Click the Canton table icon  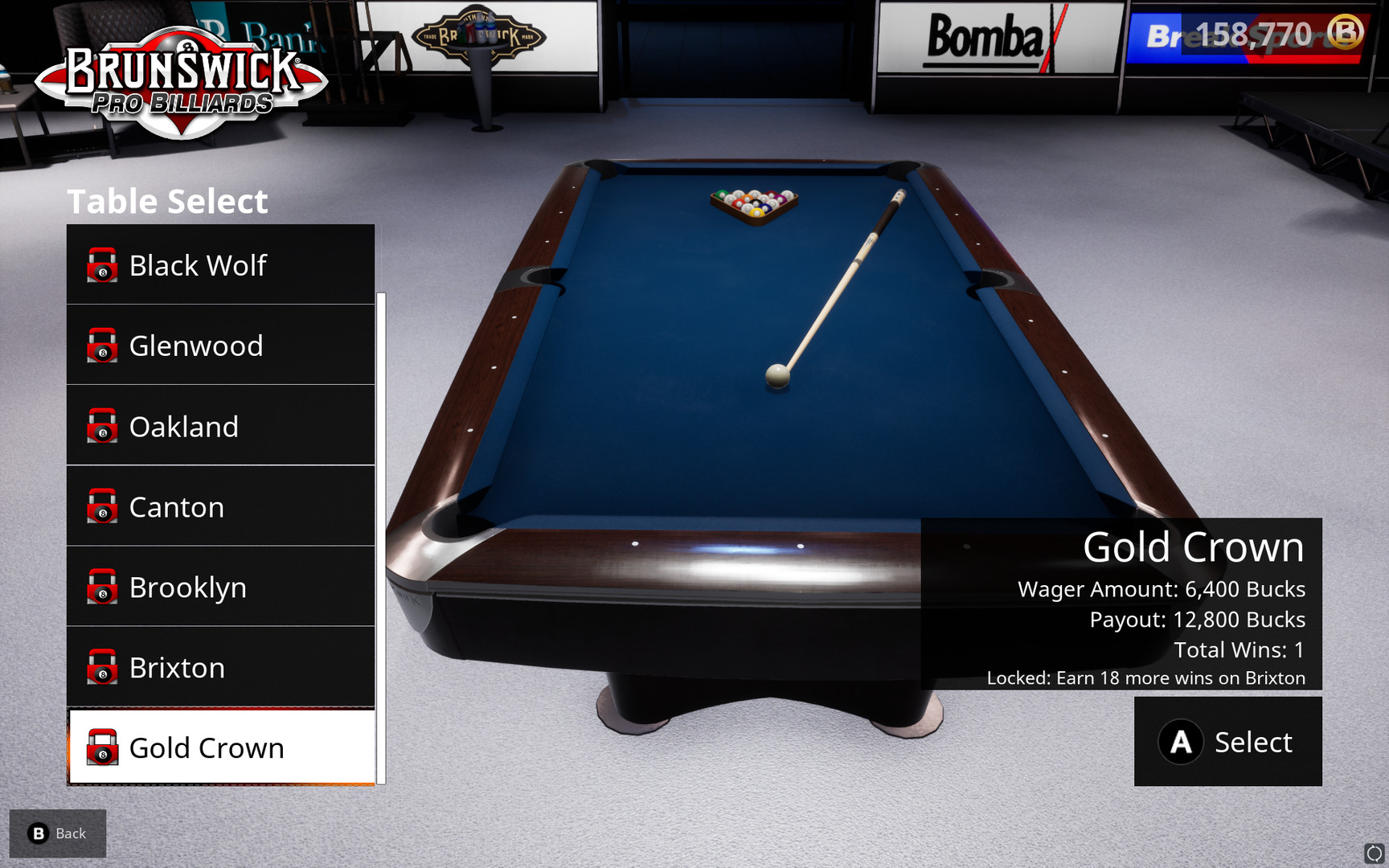(102, 507)
